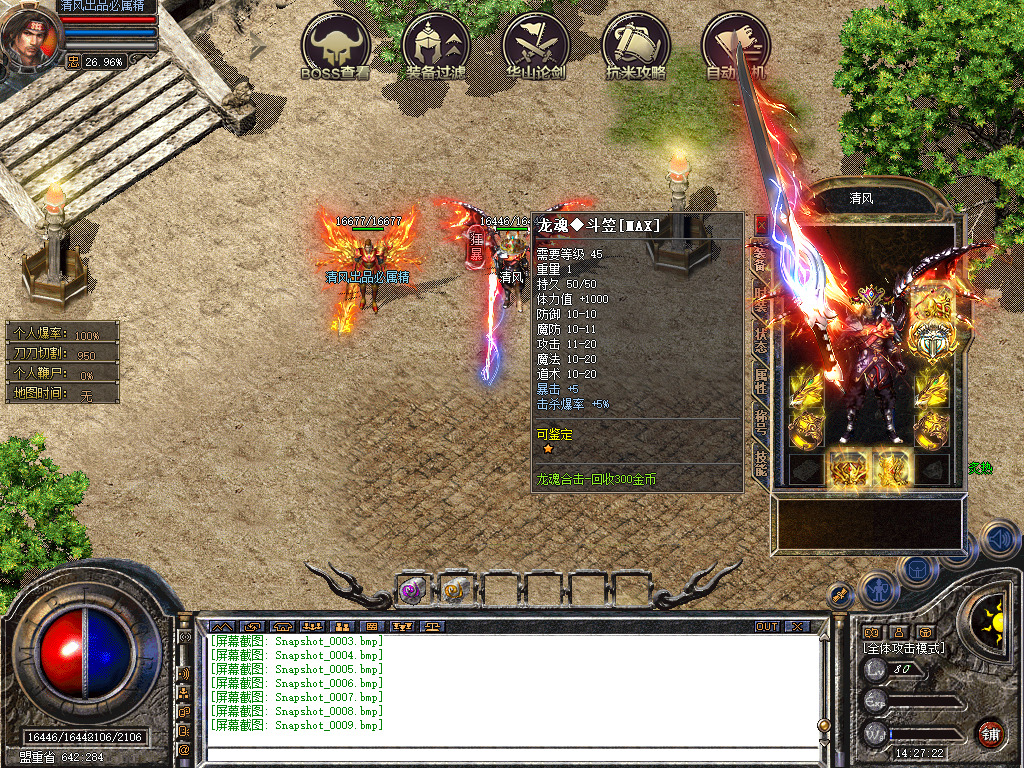
Task: Switch to the 时装 tab
Action: pos(761,299)
